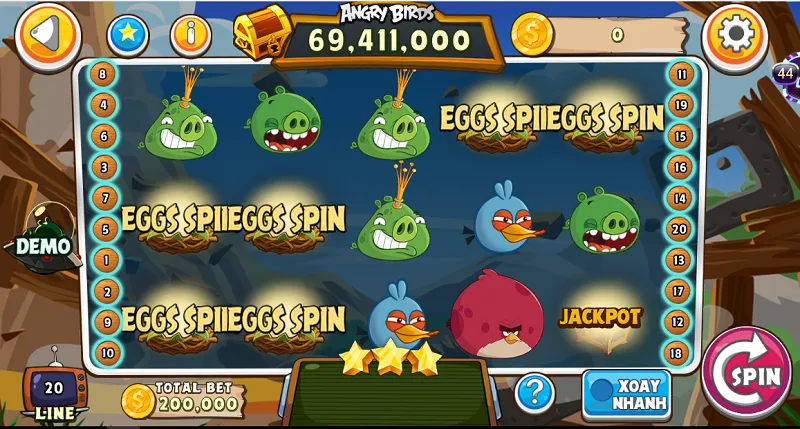Open the blue star favorites button
This screenshot has height=429, width=800.
point(128,35)
